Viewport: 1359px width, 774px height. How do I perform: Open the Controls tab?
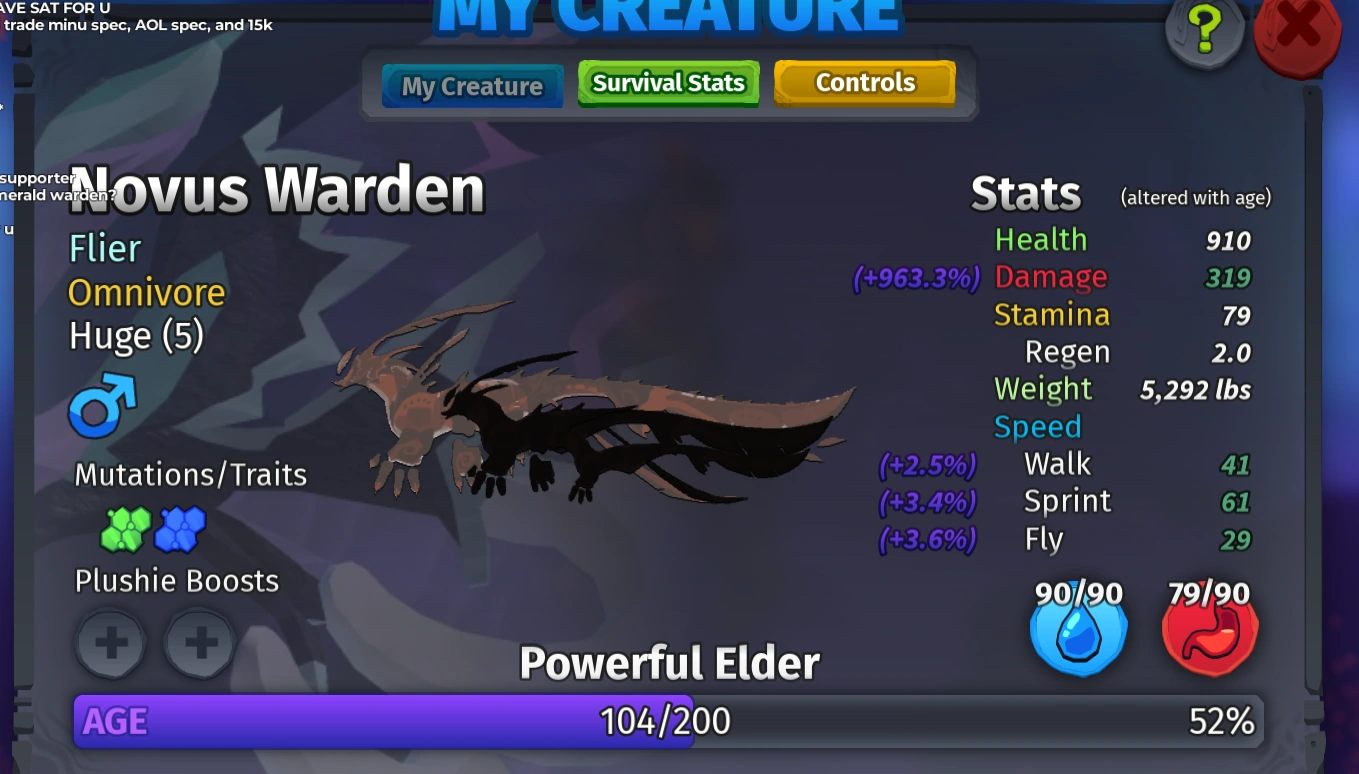coord(864,82)
